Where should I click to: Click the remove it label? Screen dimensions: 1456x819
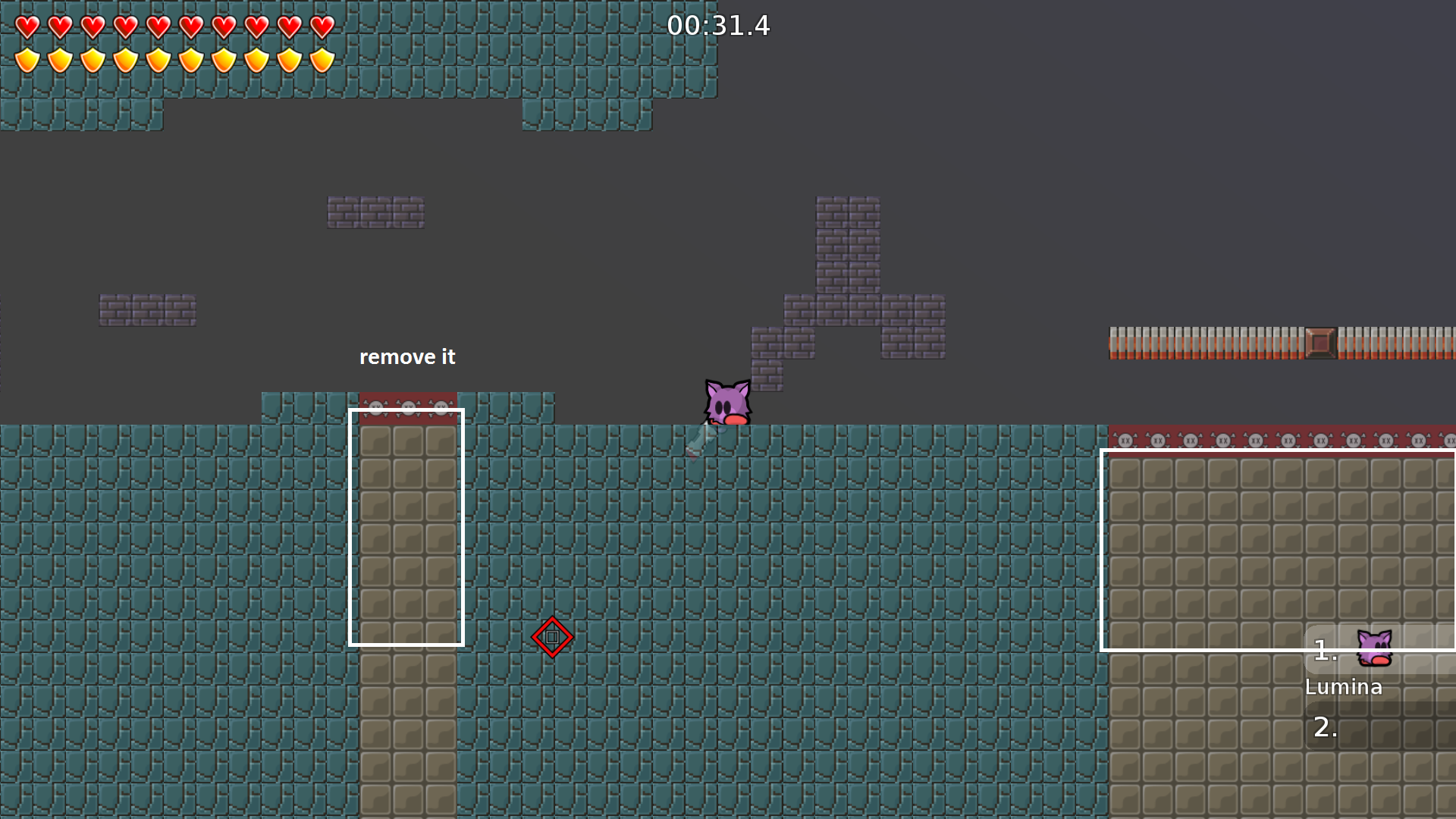tap(408, 356)
